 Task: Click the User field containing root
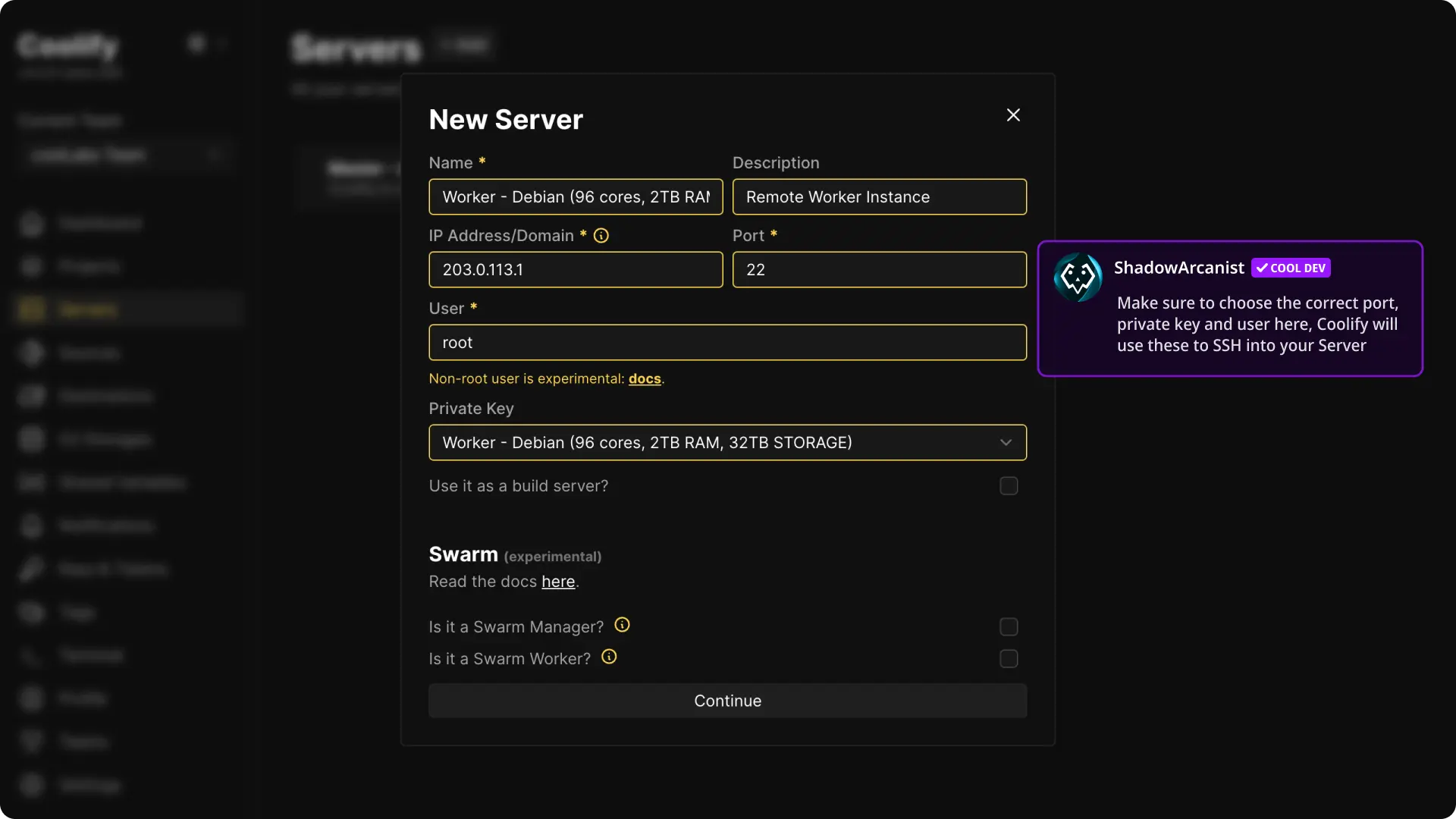click(x=727, y=343)
